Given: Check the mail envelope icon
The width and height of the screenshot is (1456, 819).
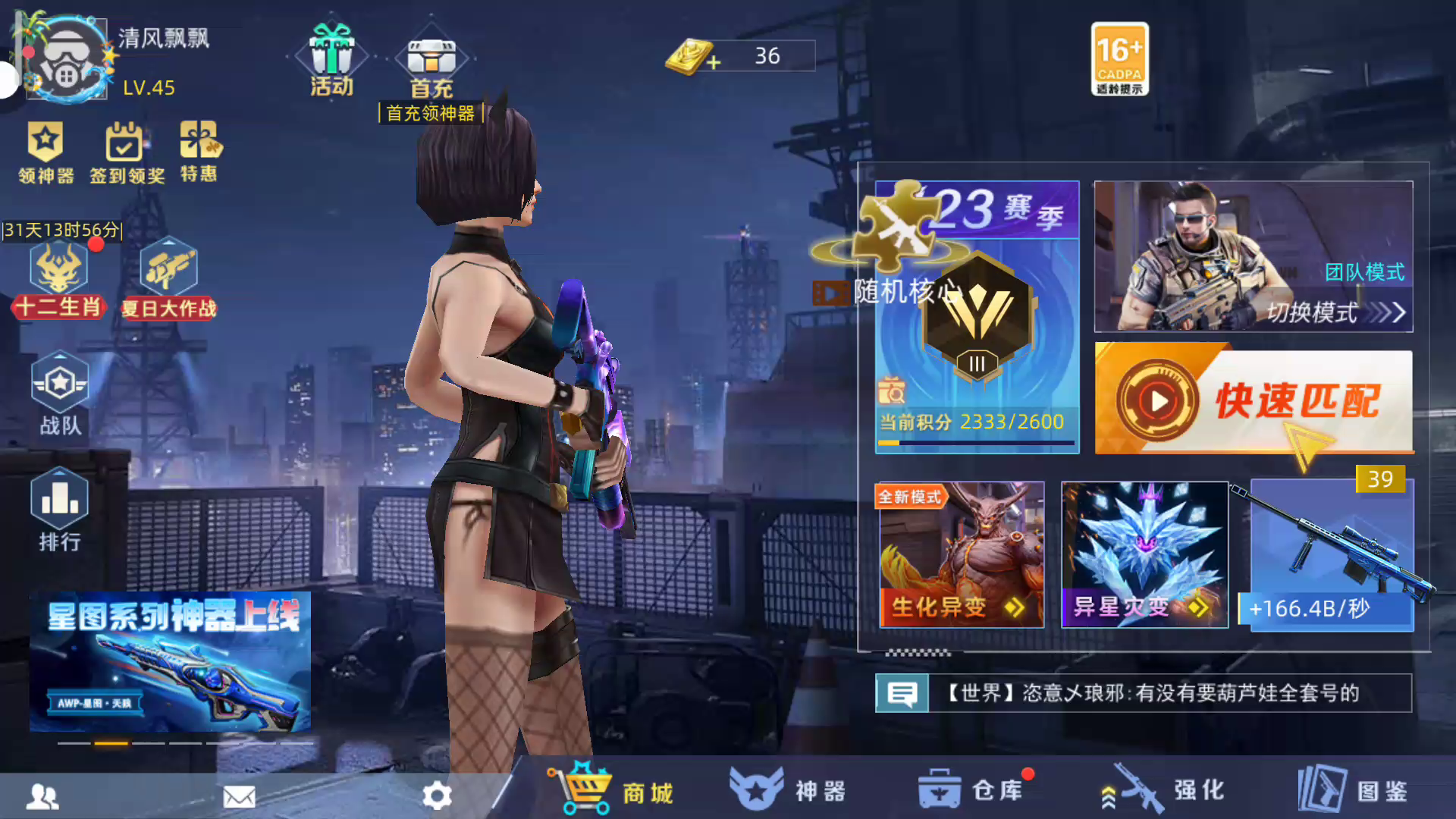Looking at the screenshot, I should tap(240, 796).
